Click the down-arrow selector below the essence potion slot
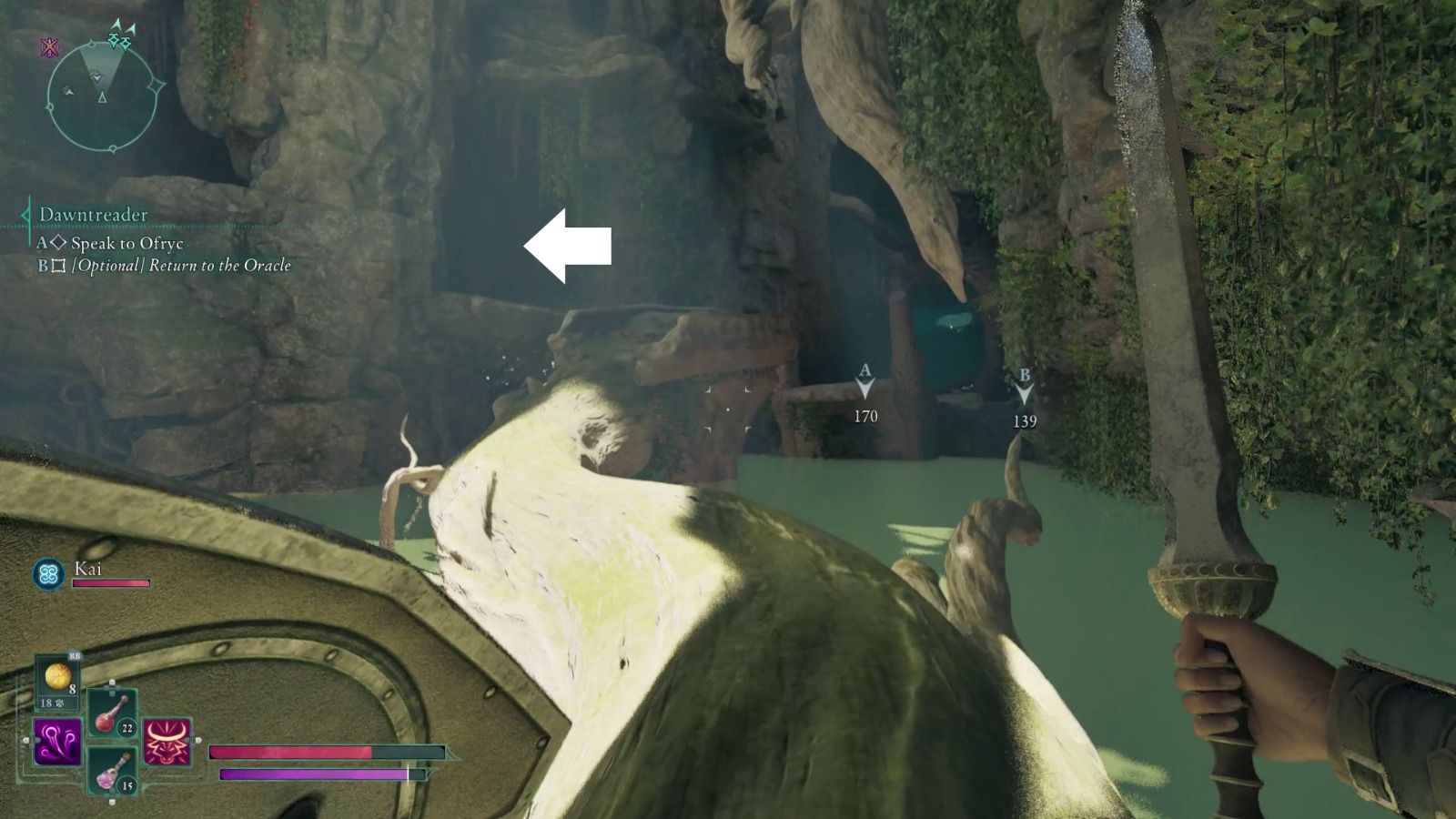 tap(111, 801)
